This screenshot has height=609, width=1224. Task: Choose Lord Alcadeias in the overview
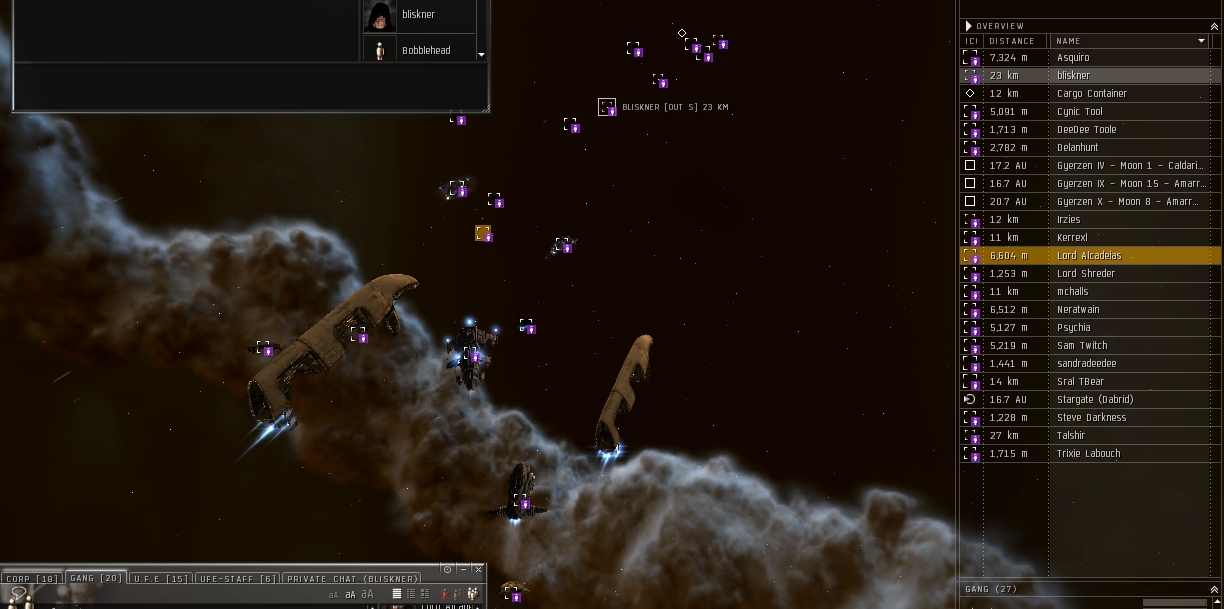point(1089,256)
